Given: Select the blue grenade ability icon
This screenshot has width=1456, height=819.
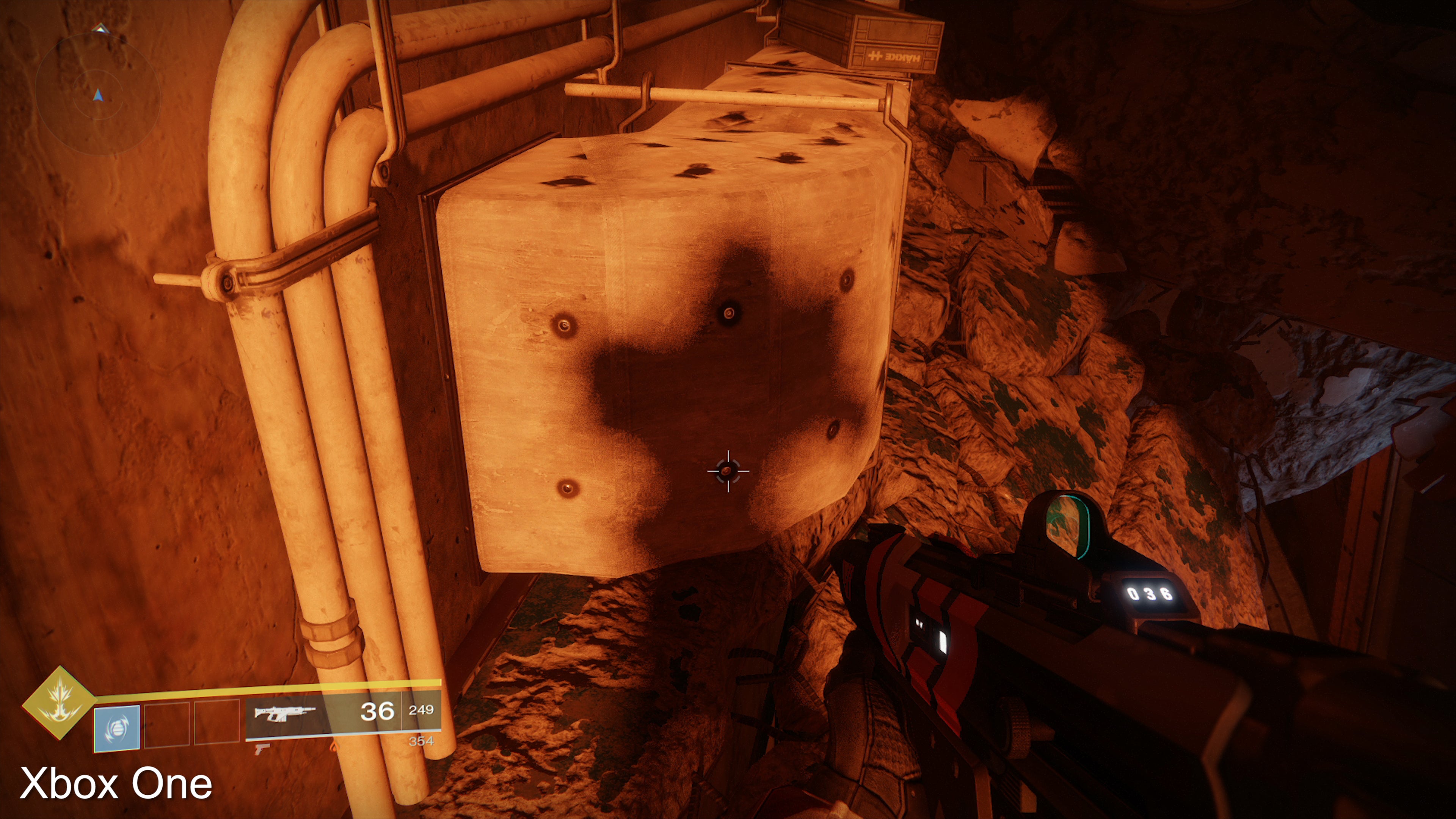Looking at the screenshot, I should (116, 728).
